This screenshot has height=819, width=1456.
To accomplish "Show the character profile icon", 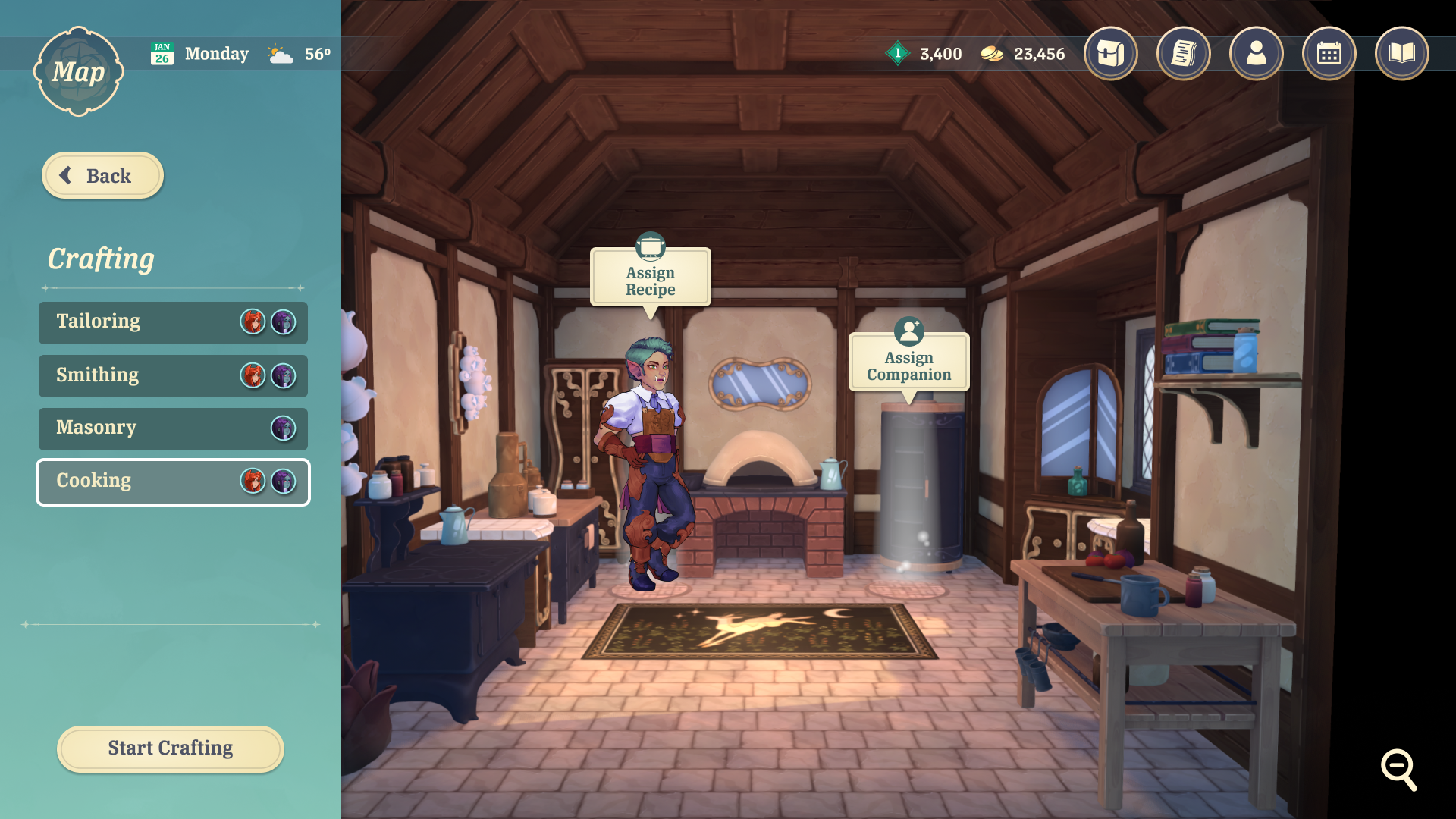I will point(1256,54).
